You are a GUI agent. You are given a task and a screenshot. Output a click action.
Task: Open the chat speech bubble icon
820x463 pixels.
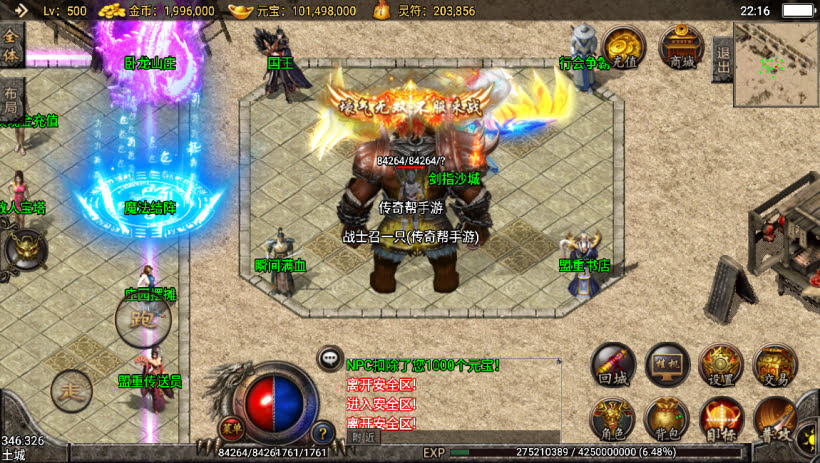(330, 359)
